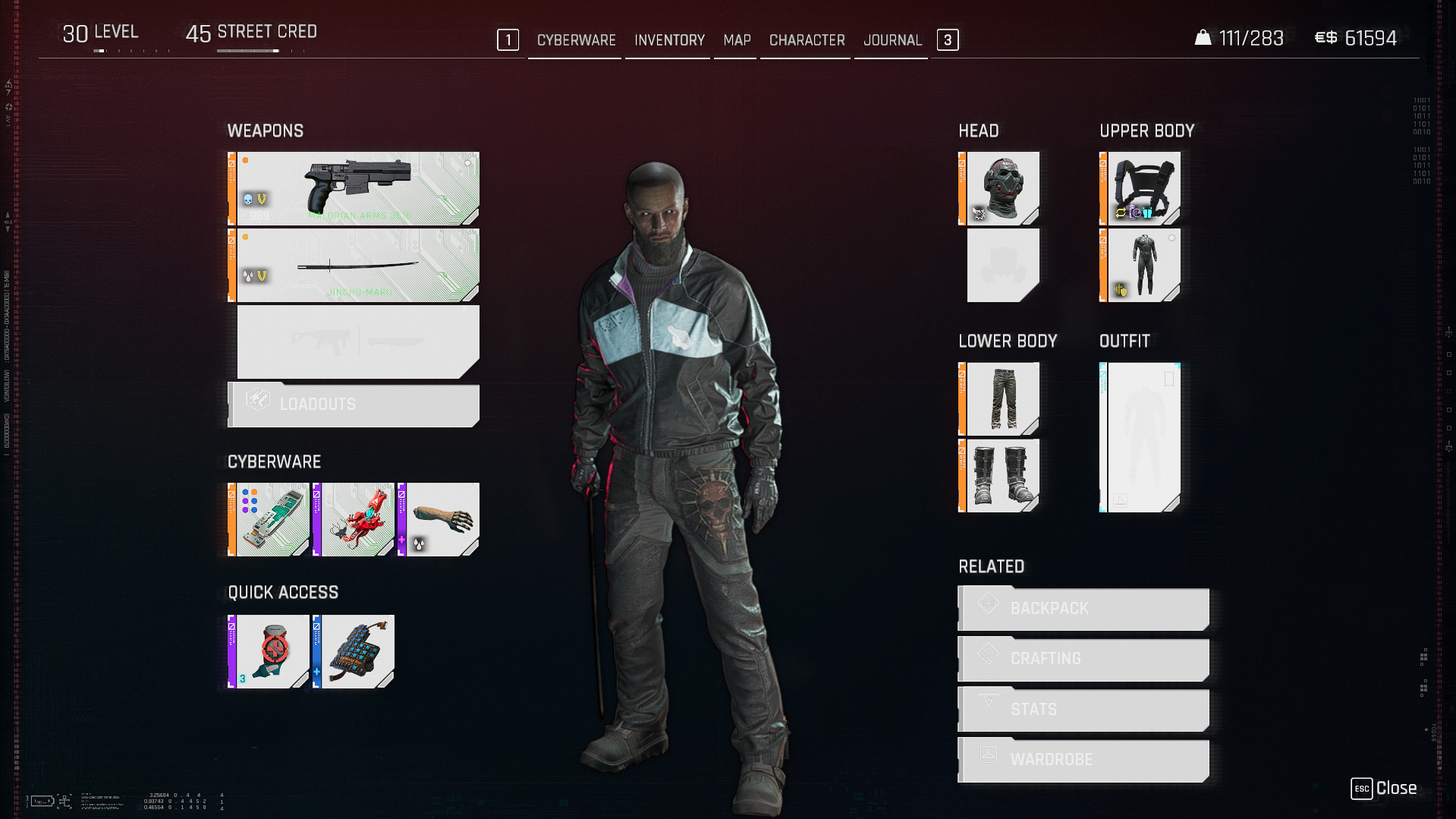Image resolution: width=1456 pixels, height=819 pixels.
Task: Open the Wardrobe
Action: coord(1083,760)
